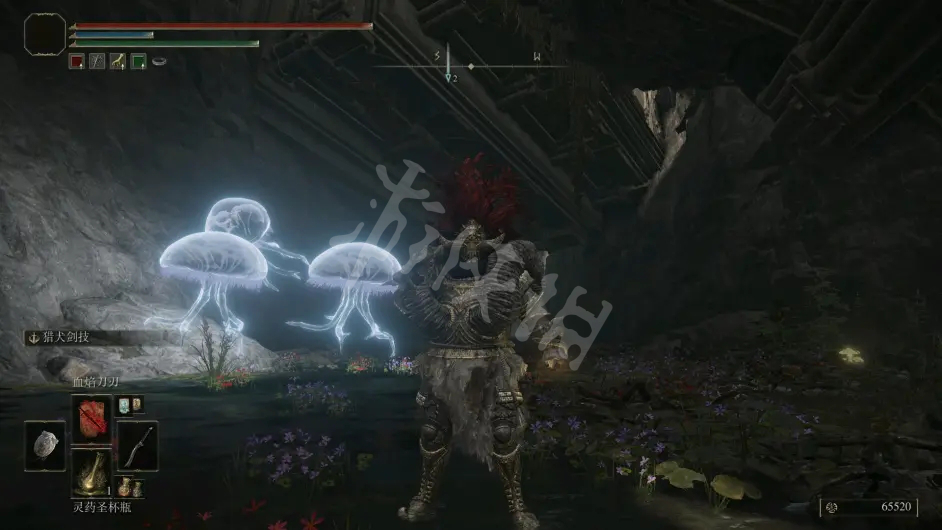Select the right-hand curved sword slot
The width and height of the screenshot is (942, 530).
tap(136, 446)
